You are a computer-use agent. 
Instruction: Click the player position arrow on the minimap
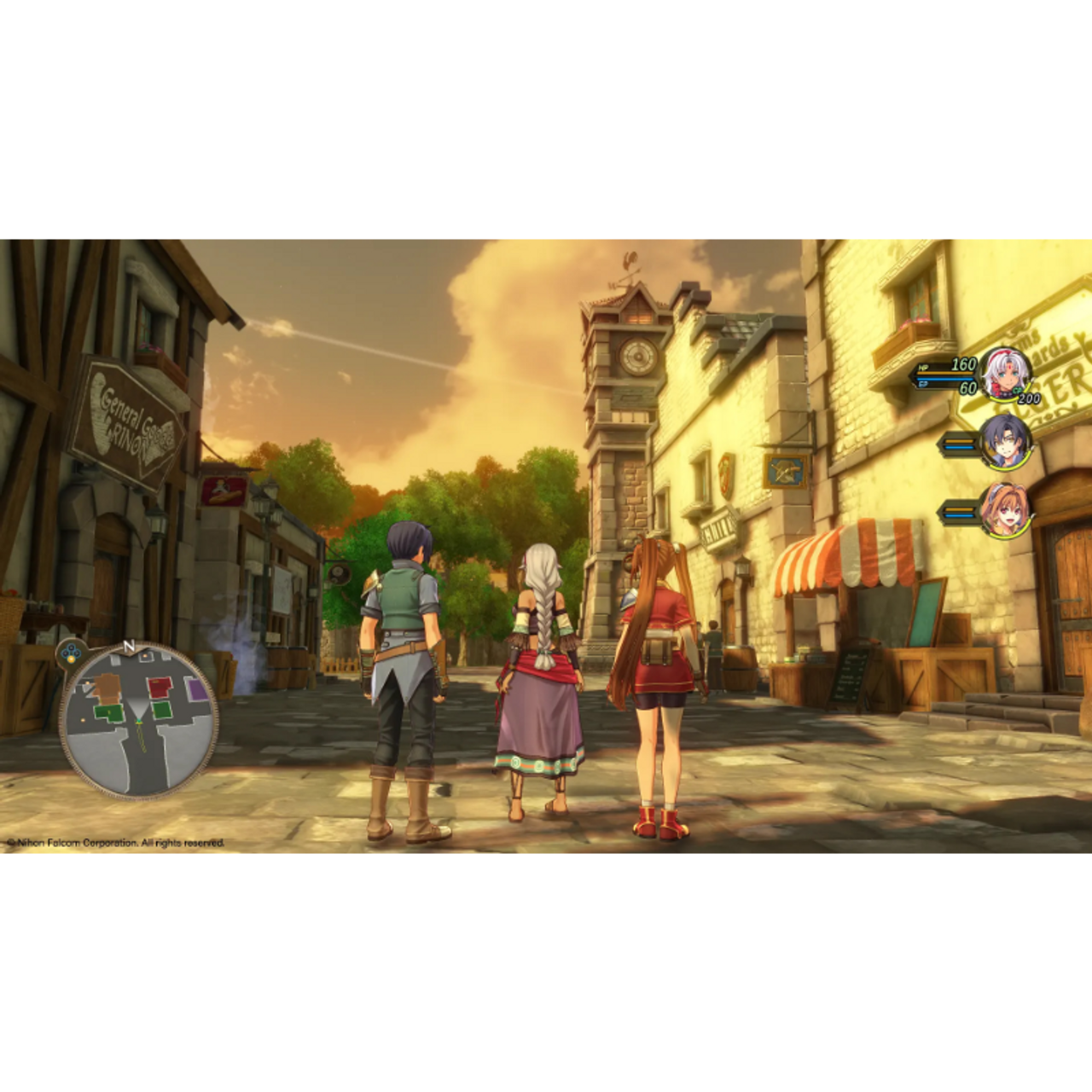139,721
